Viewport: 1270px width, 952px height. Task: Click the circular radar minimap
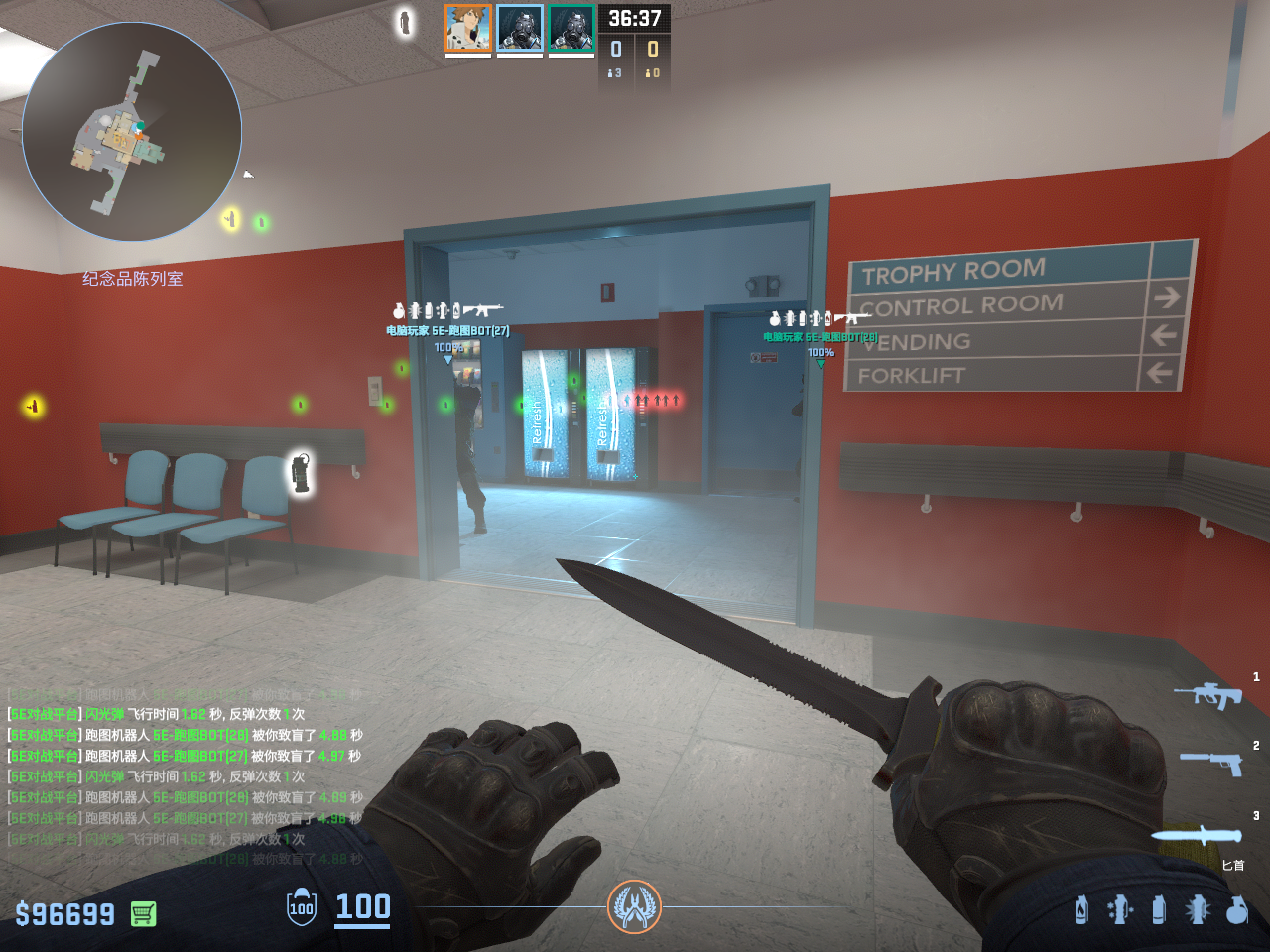click(x=132, y=132)
